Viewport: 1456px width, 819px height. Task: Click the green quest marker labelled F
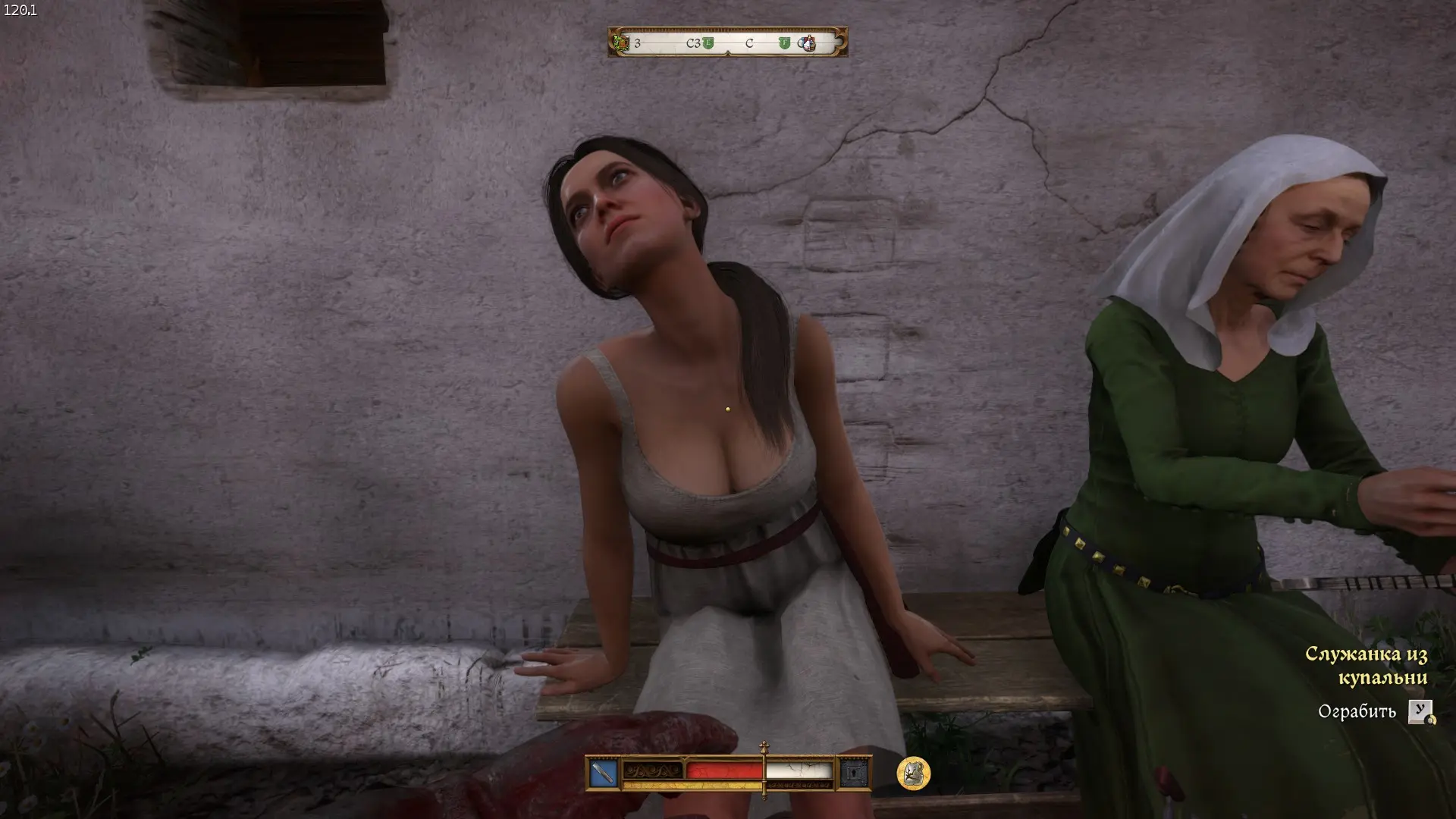point(784,43)
